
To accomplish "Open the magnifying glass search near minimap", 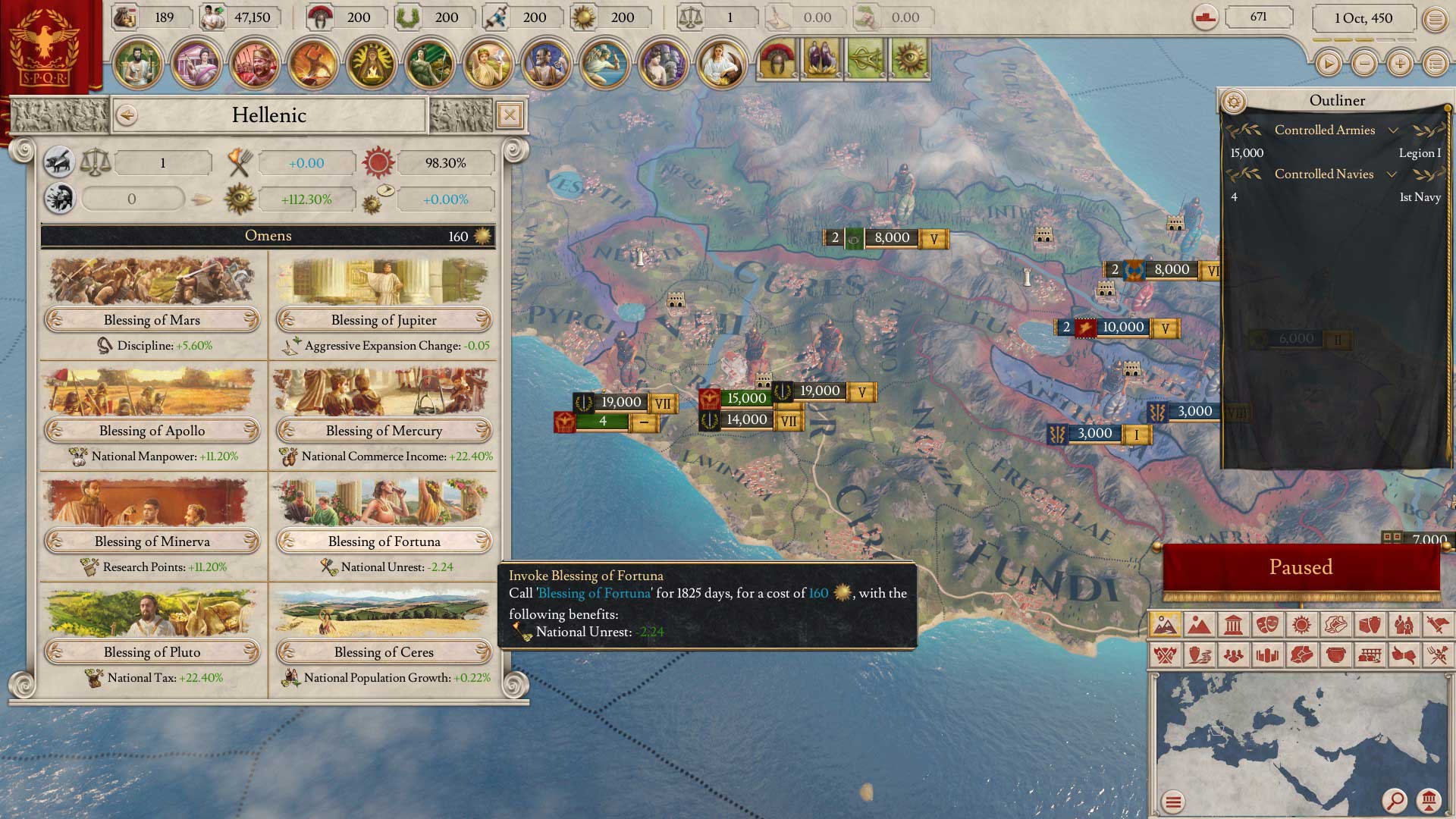I will [x=1394, y=800].
